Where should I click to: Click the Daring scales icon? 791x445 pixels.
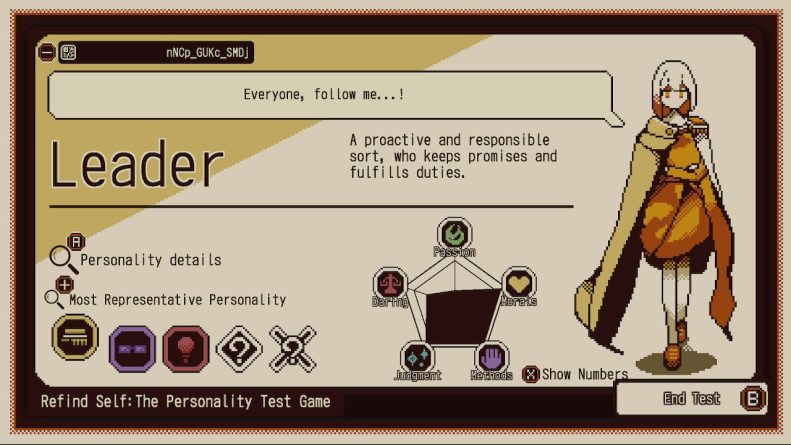(390, 285)
